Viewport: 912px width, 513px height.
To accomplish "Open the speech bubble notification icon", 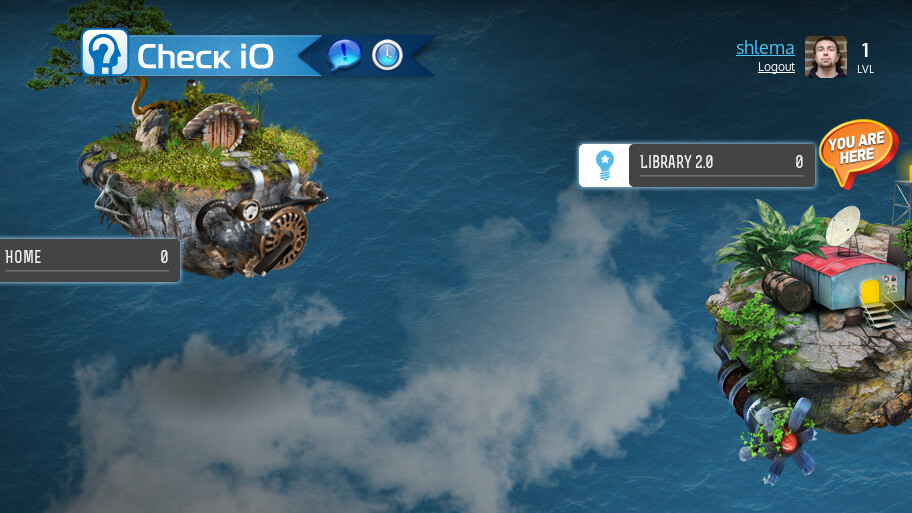I will (x=344, y=55).
